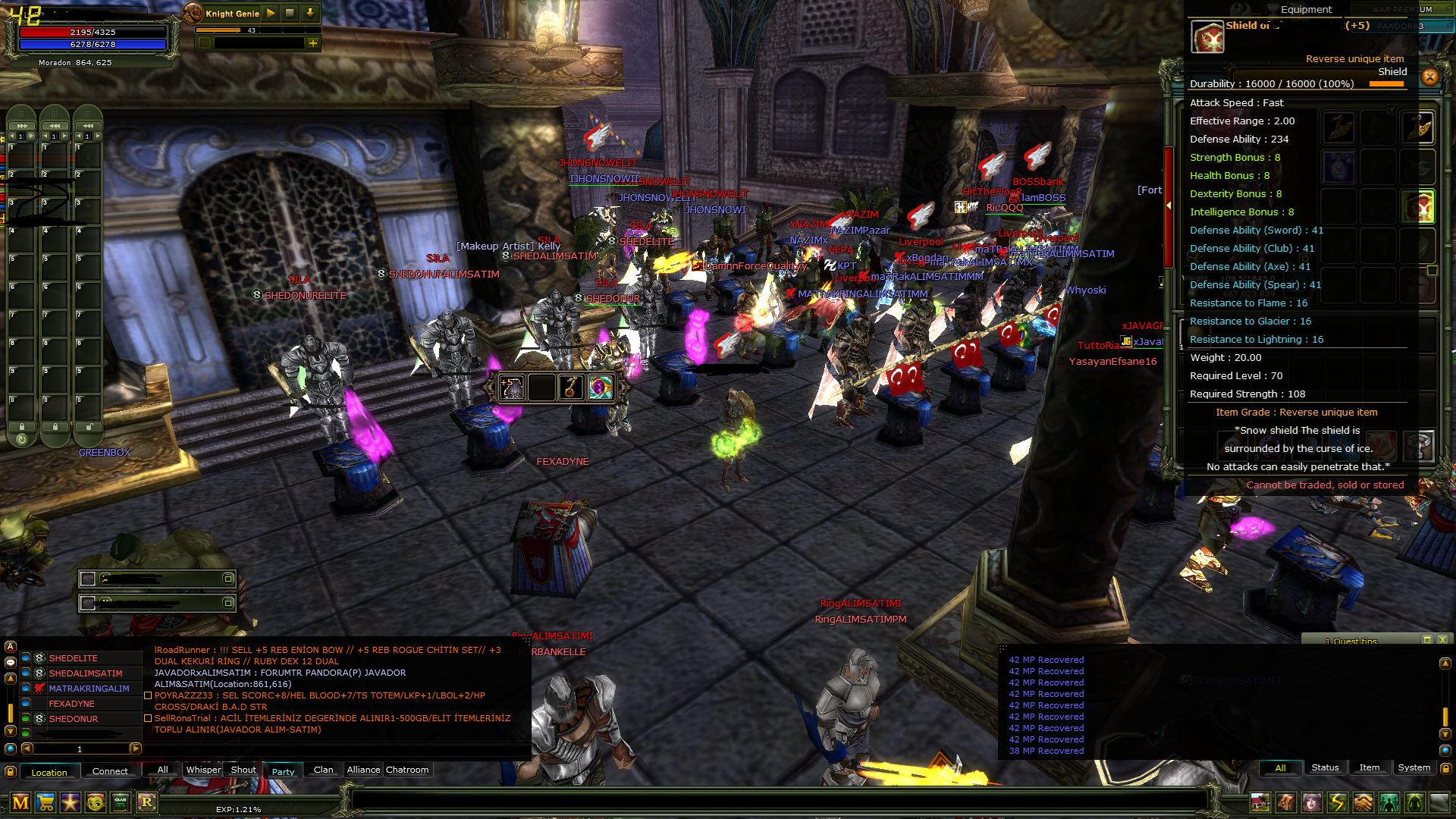Open the Alliance chat tab
The width and height of the screenshot is (1456, 819).
(363, 770)
